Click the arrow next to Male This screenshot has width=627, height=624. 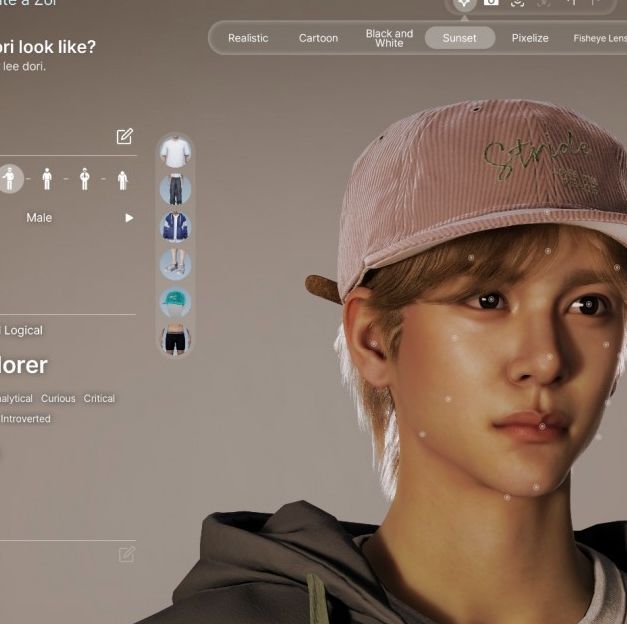click(129, 218)
